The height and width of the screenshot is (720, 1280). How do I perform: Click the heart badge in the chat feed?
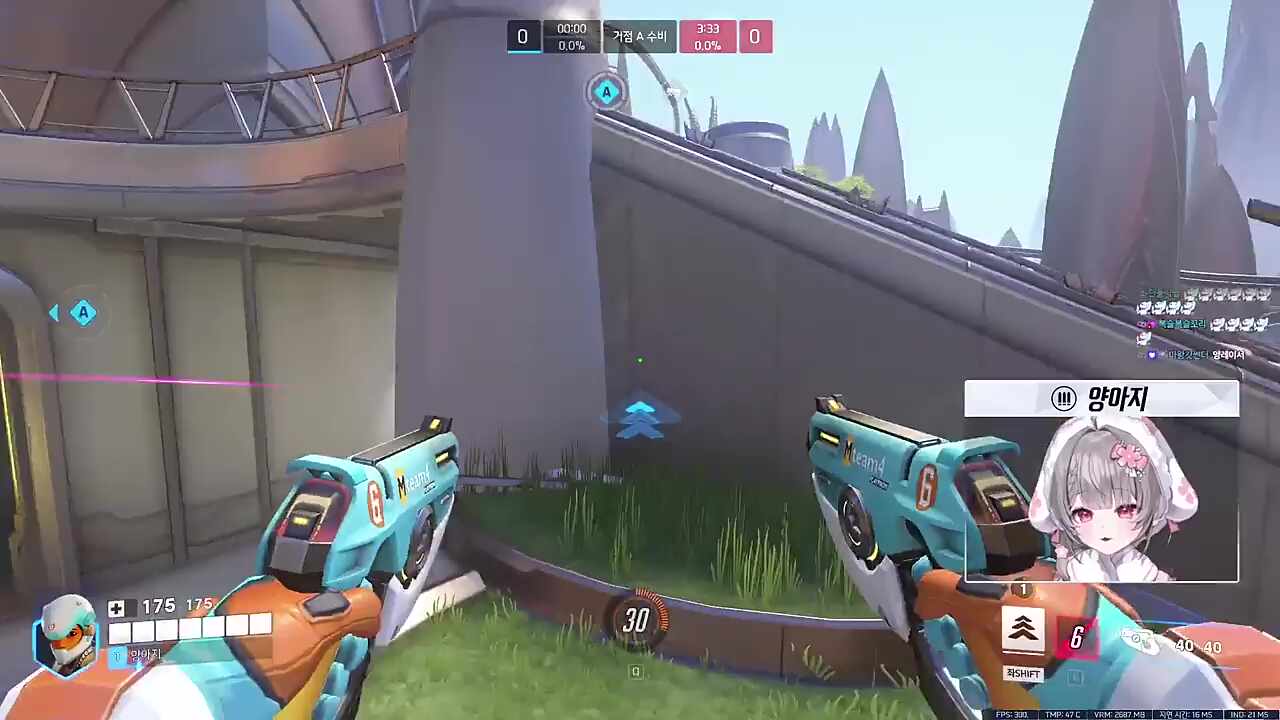point(1151,354)
